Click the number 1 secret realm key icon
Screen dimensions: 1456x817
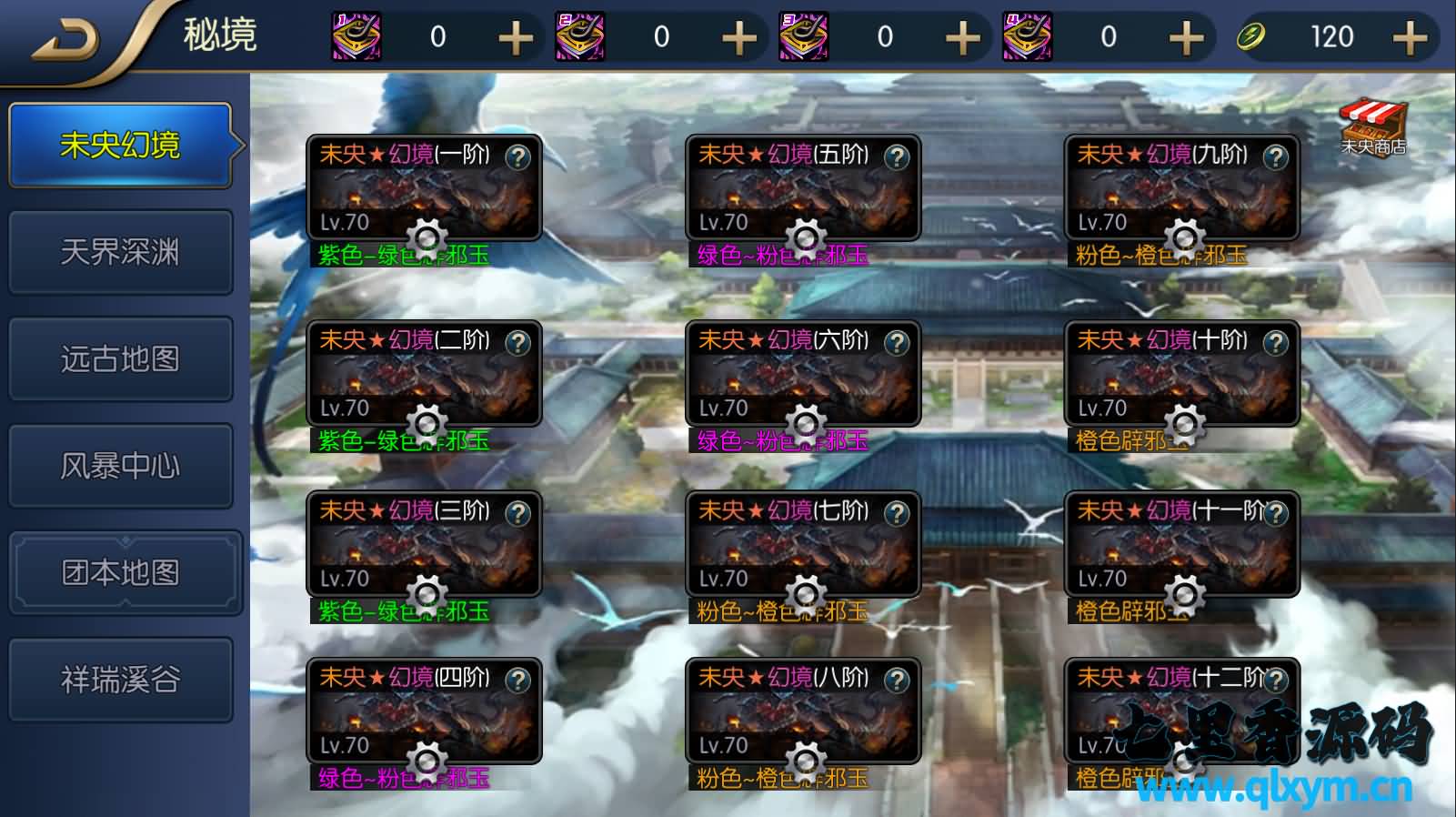356,36
